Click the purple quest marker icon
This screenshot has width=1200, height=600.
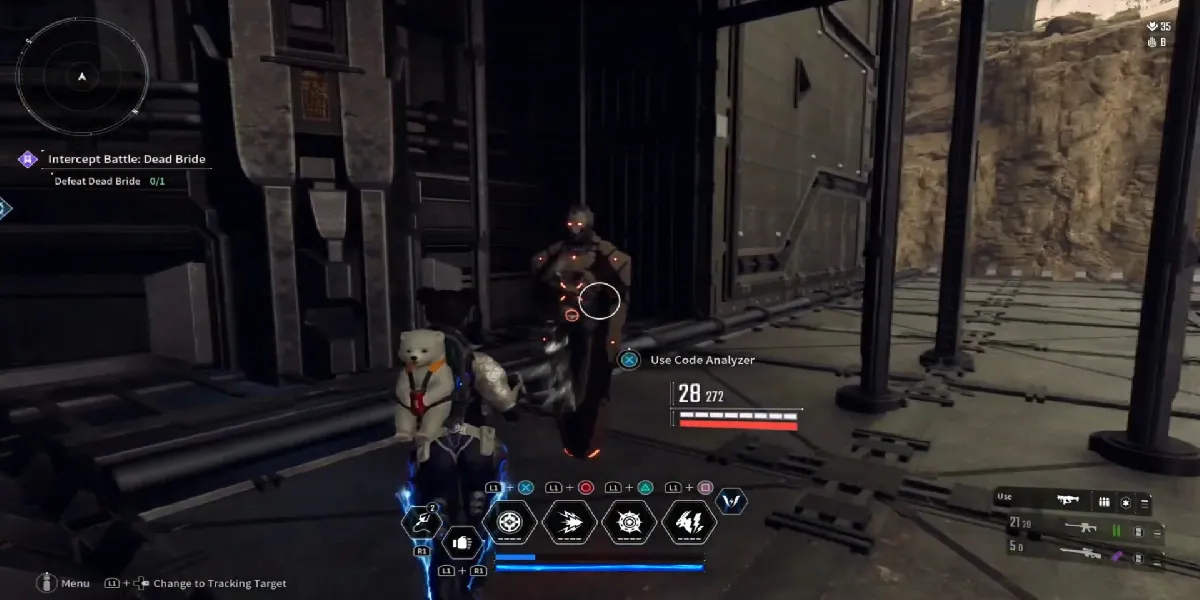click(x=29, y=159)
